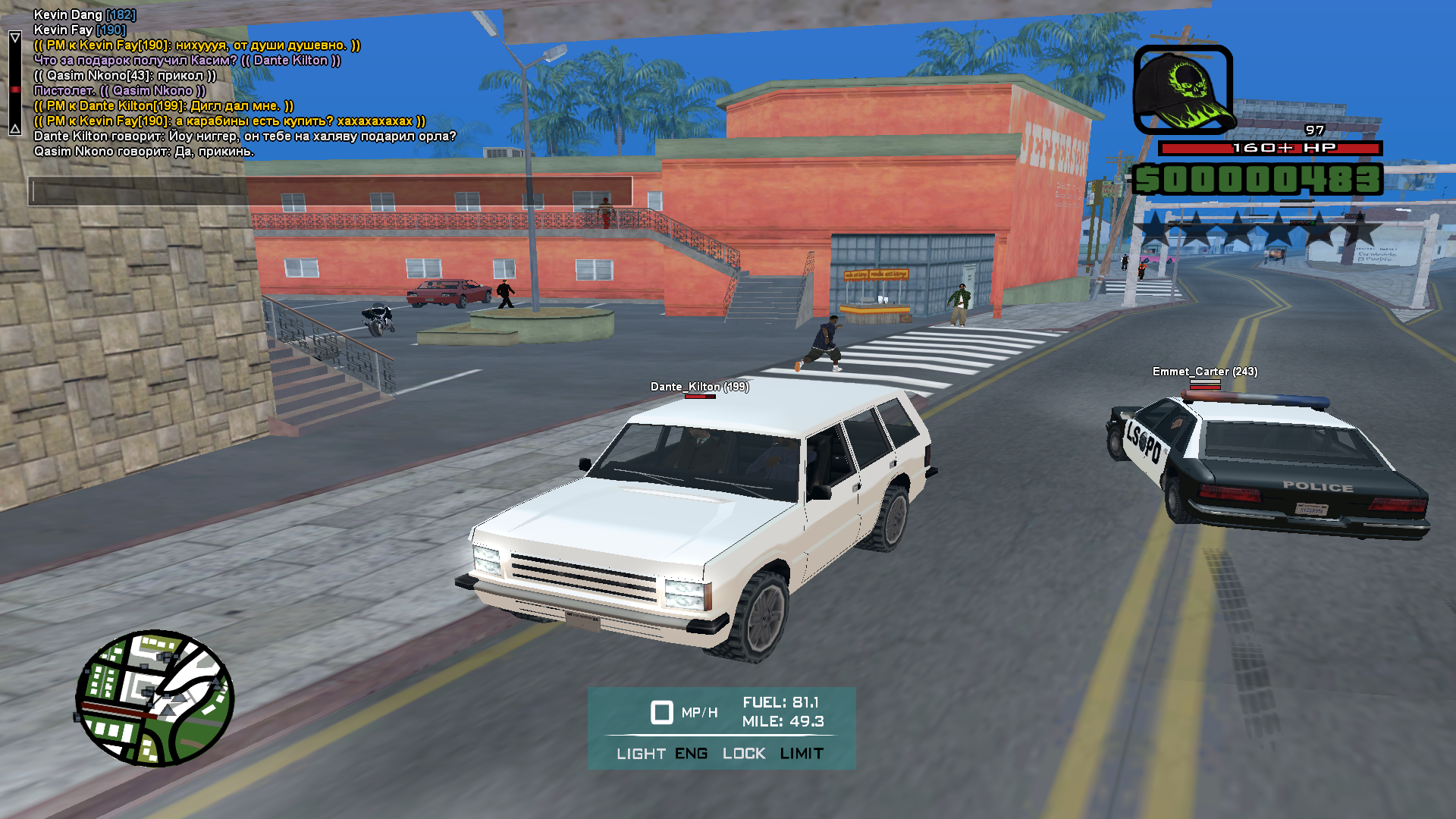Open the circular radar minimap
Image resolution: width=1456 pixels, height=819 pixels.
[155, 698]
